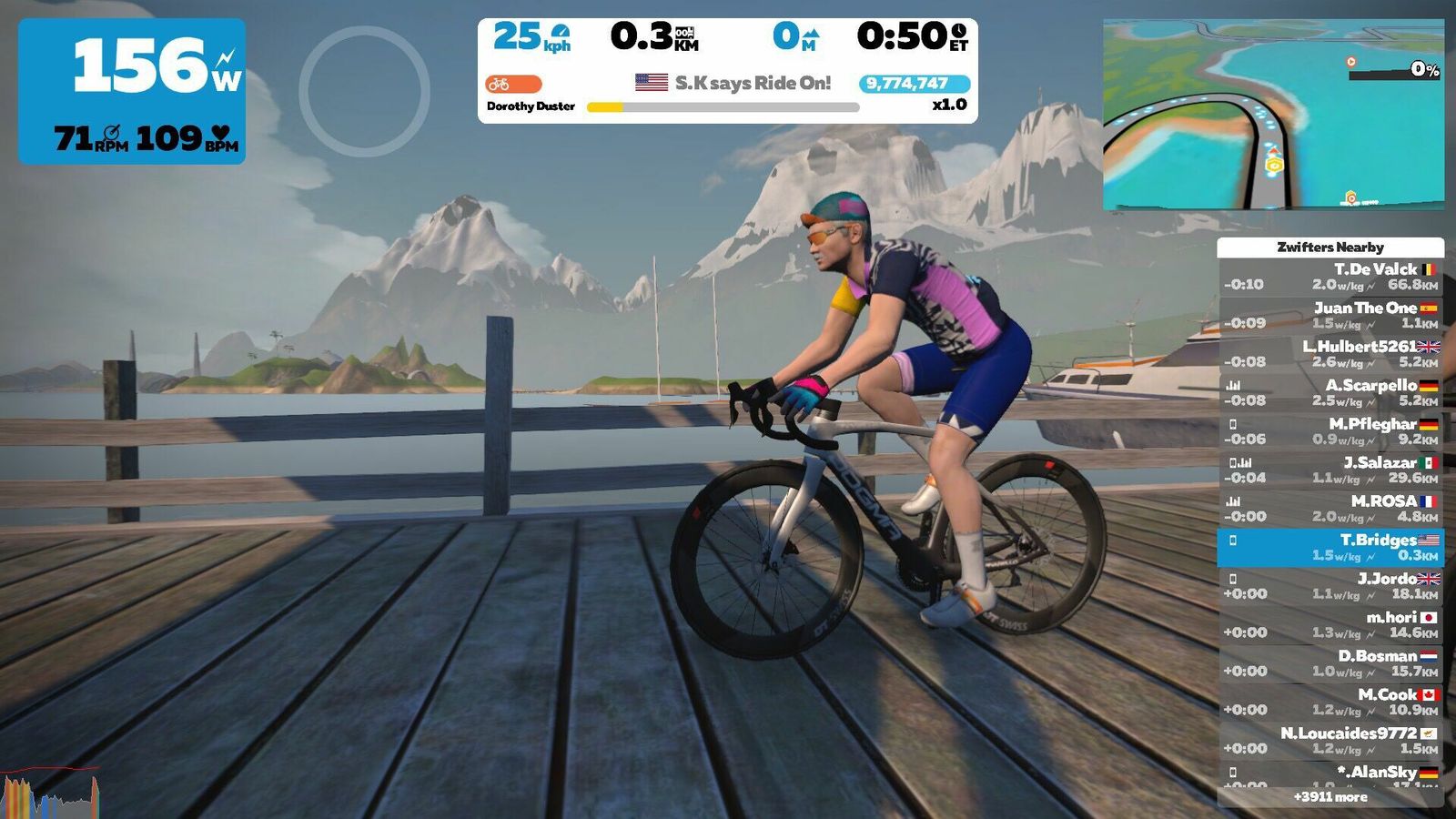Open the power graph in the corner

[50, 794]
